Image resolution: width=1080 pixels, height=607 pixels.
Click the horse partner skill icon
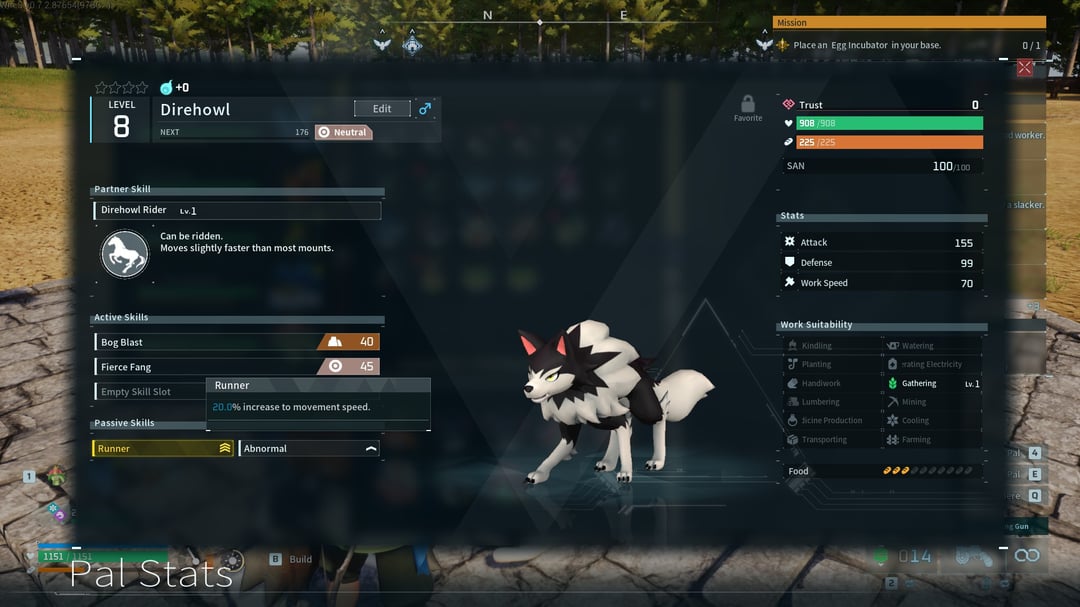point(125,254)
